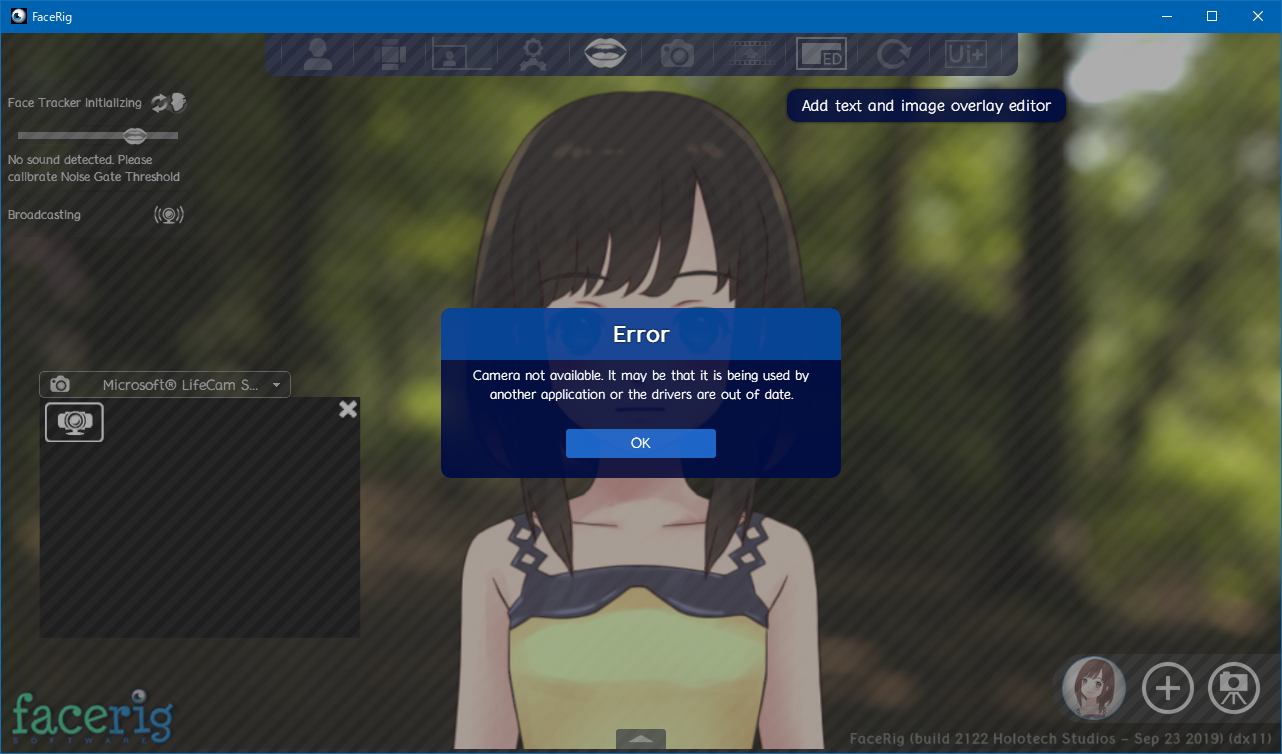Expand the bottom panel arrow tab
Screen dimensions: 1282x754
(x=641, y=740)
